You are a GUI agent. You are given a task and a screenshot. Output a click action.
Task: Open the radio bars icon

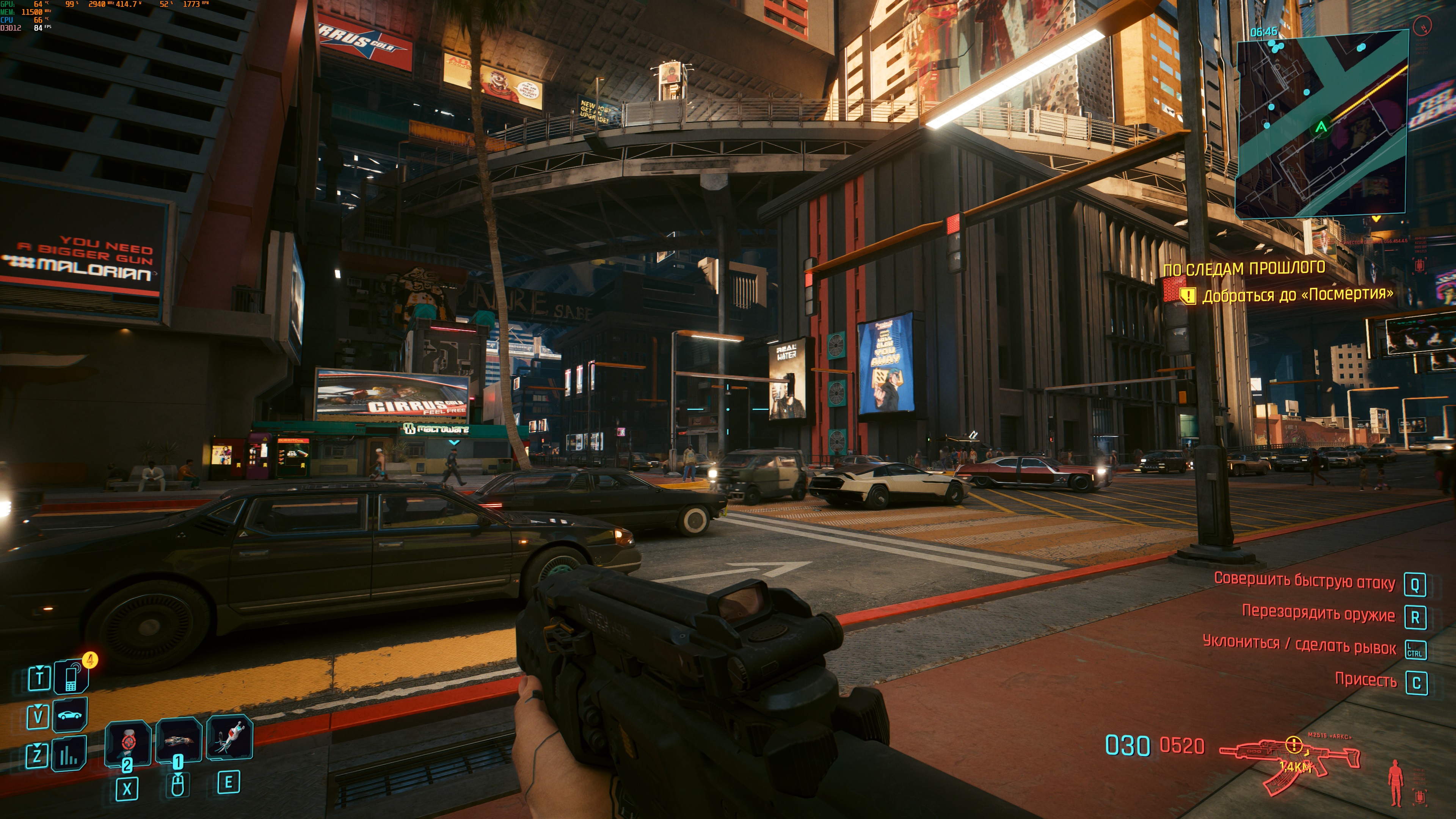[69, 753]
